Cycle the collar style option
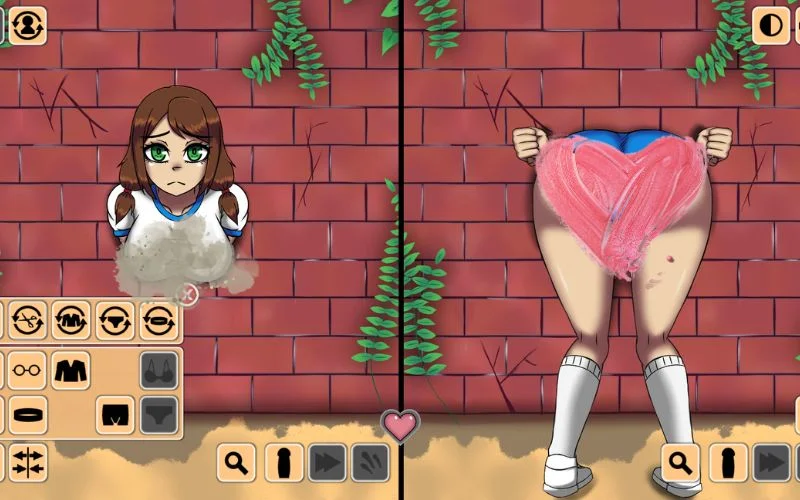This screenshot has width=800, height=500. pyautogui.click(x=159, y=321)
